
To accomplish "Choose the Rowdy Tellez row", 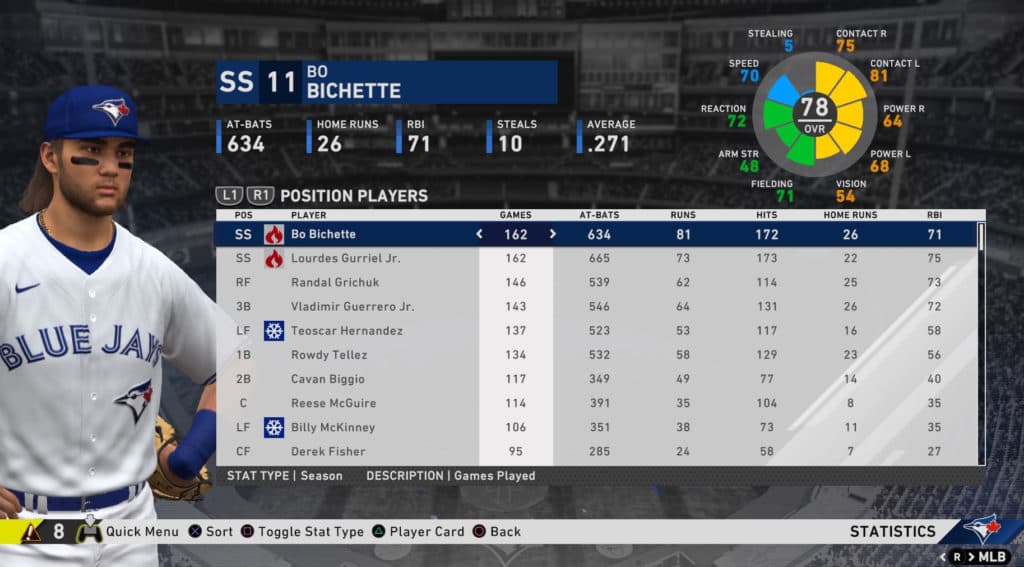I will coord(329,355).
